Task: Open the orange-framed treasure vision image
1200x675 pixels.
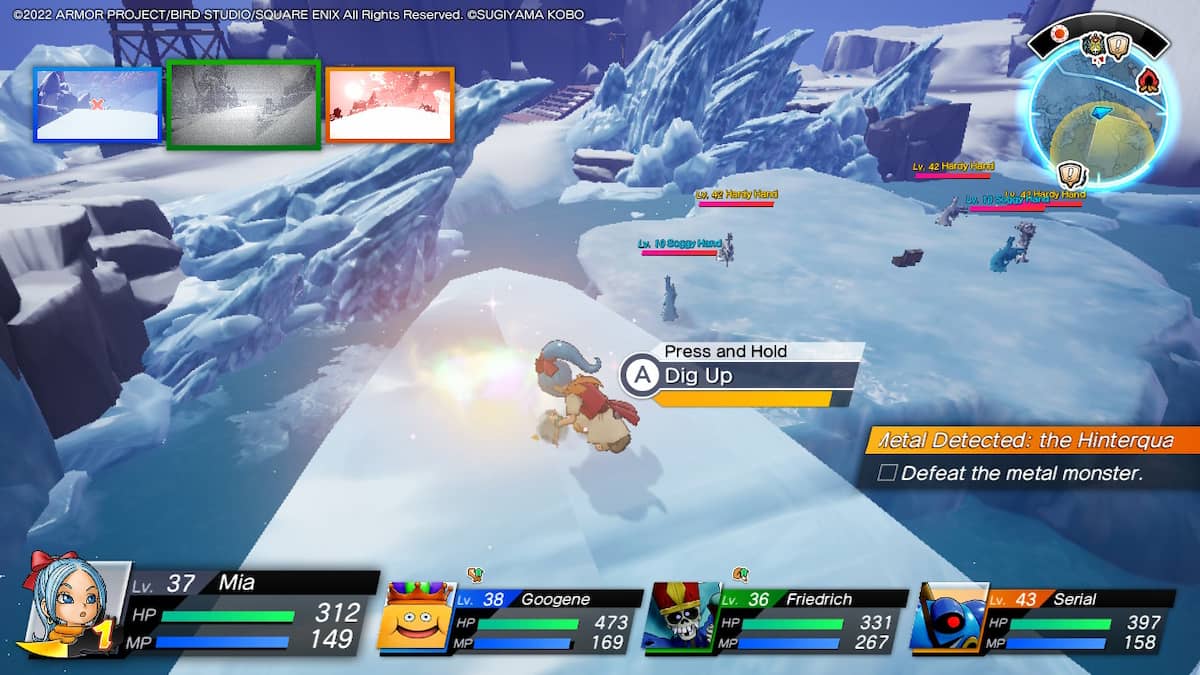Action: (390, 104)
